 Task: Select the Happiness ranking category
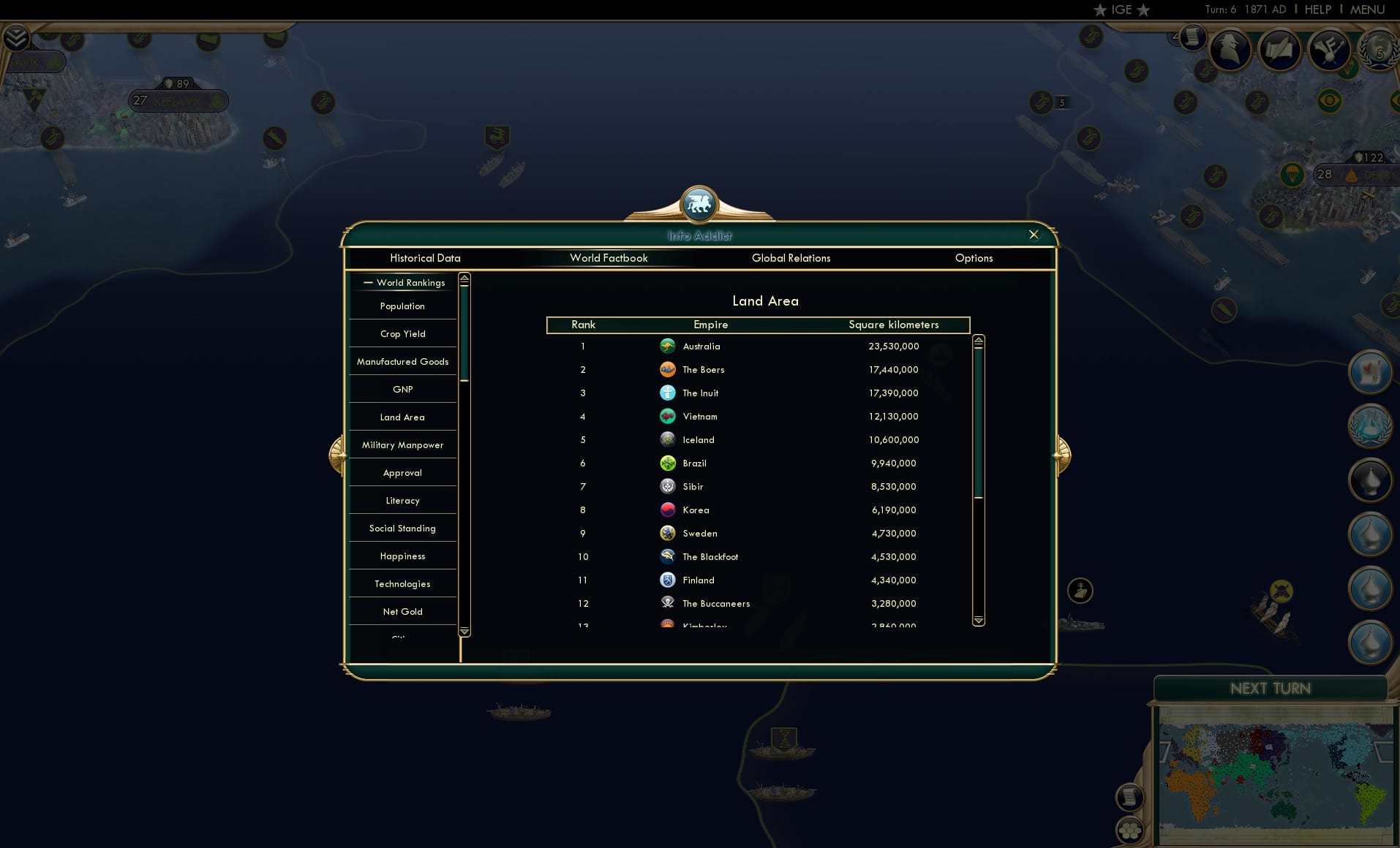point(402,556)
